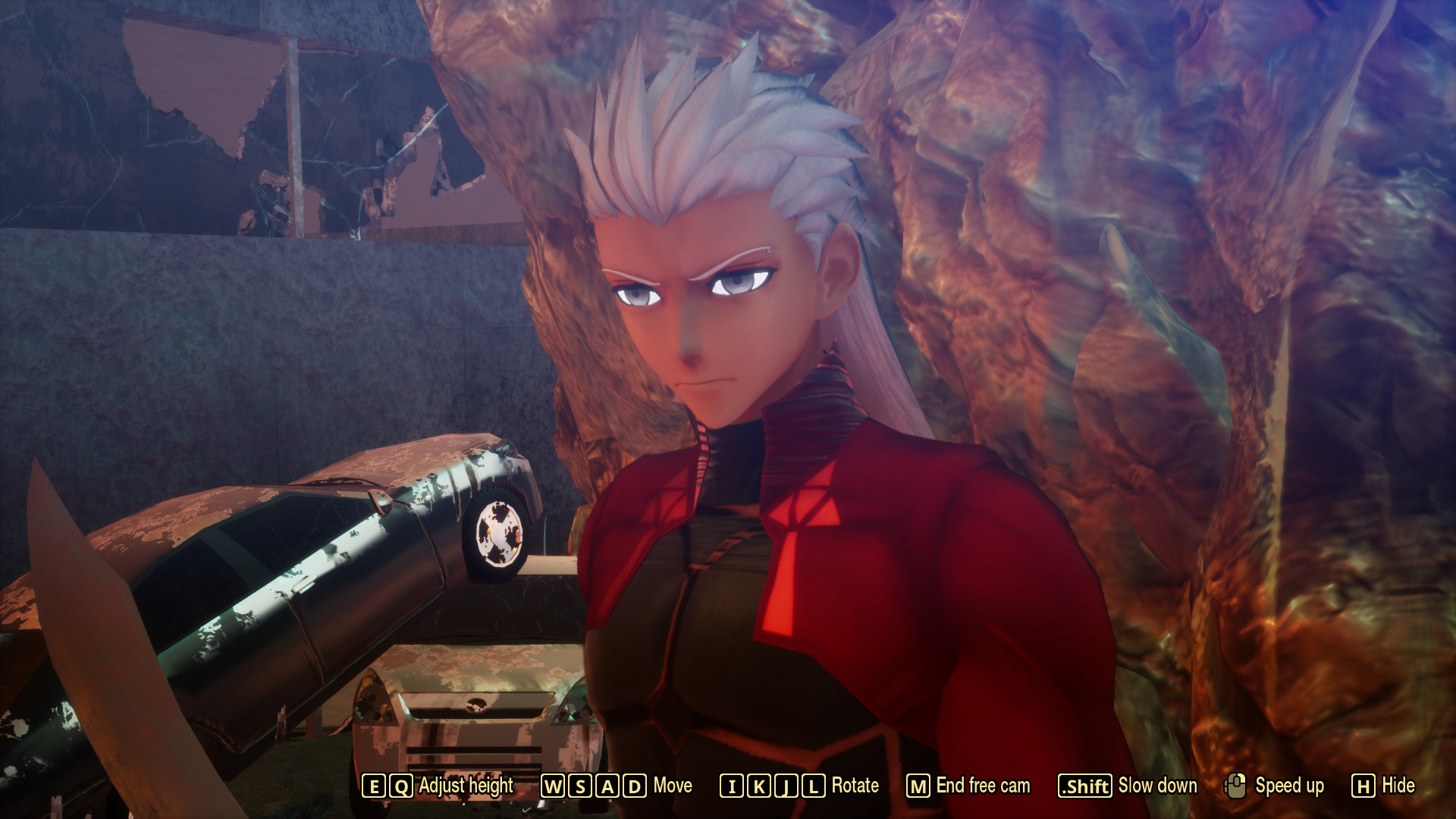The image size is (1456, 819).
Task: Click the Shift badge for Slow down
Action: [1086, 787]
